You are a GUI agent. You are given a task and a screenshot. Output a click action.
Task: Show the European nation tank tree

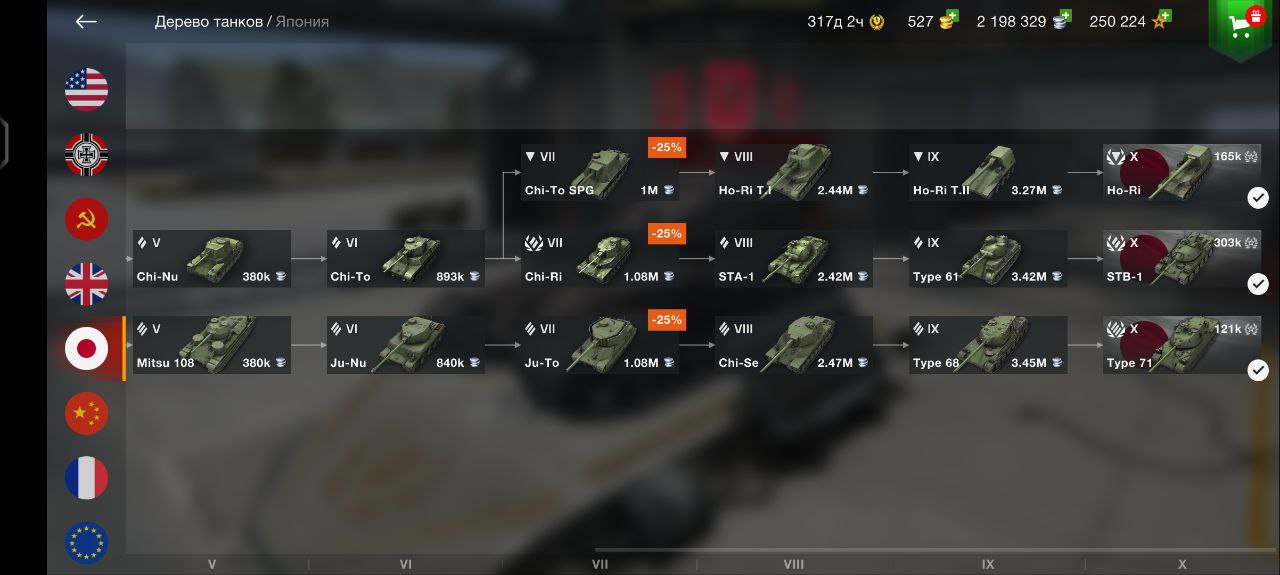tap(87, 542)
